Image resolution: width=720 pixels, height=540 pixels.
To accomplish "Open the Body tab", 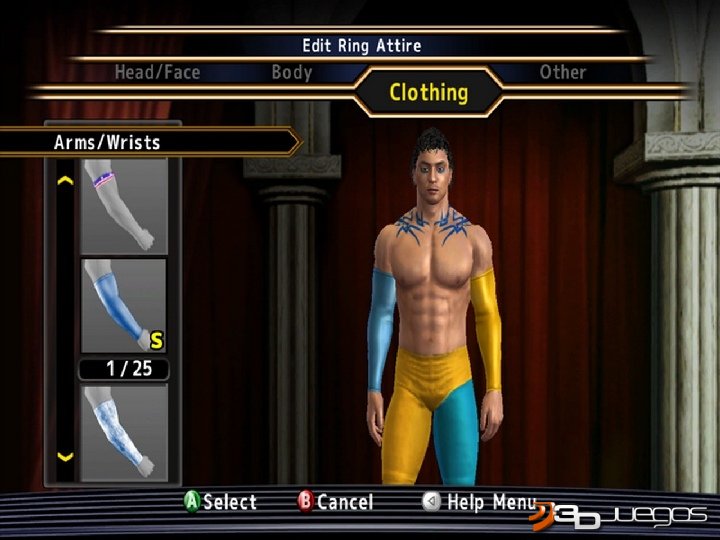I will coord(291,72).
